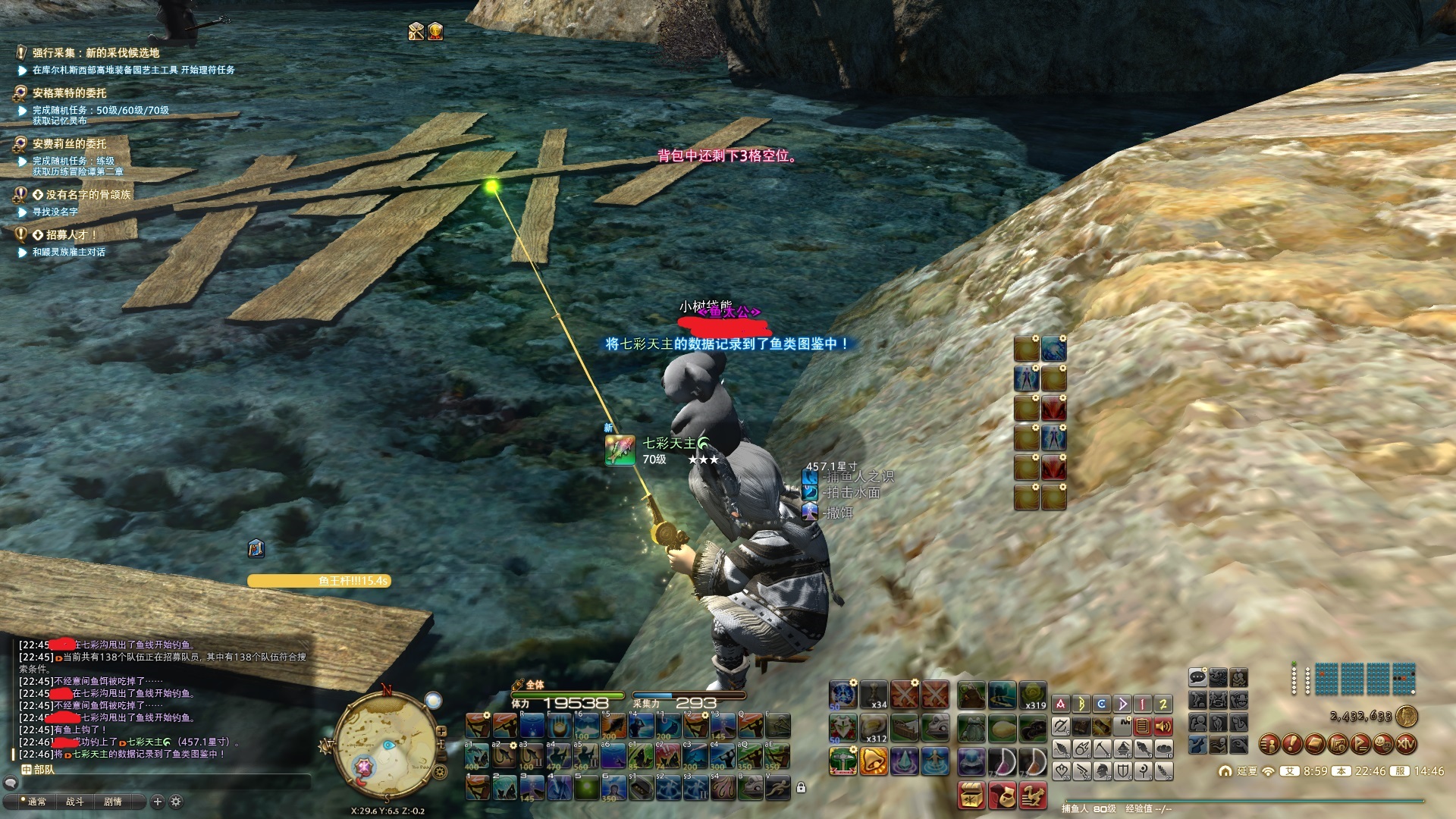The image size is (1456, 819).
Task: Add a new chat tab with plus button
Action: click(x=158, y=802)
